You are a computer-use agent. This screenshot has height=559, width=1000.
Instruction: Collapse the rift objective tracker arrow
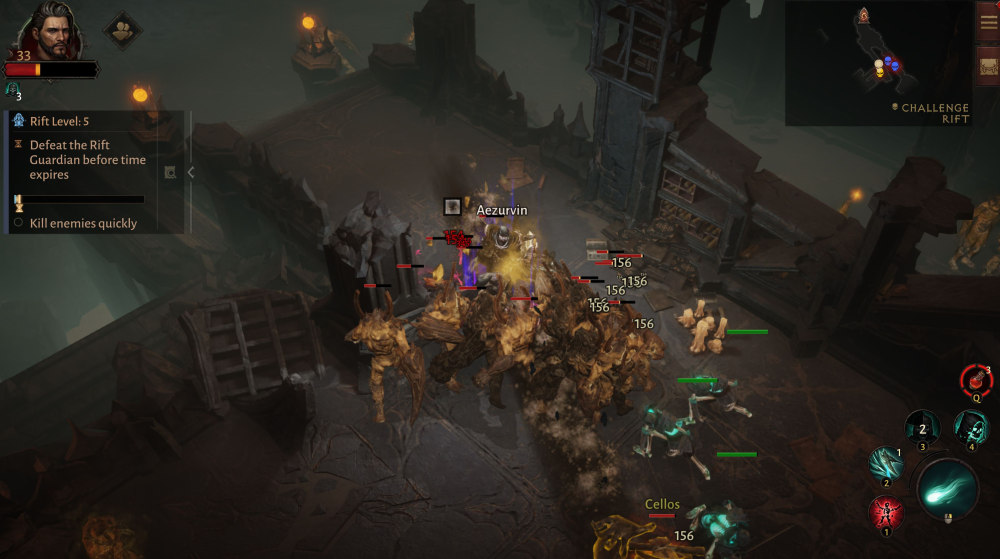(191, 172)
